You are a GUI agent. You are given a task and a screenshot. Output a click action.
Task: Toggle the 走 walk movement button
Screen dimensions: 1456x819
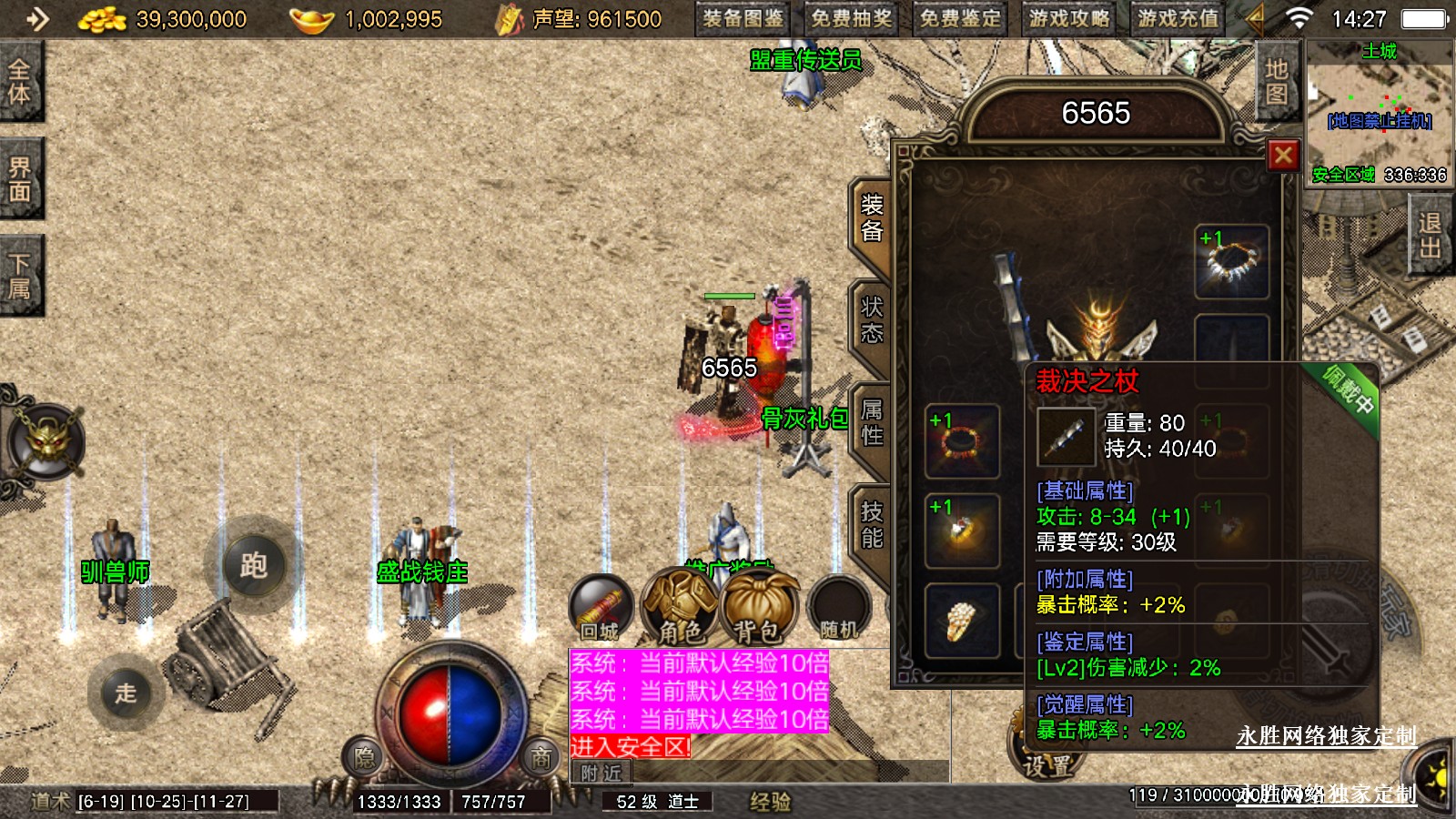click(x=126, y=693)
